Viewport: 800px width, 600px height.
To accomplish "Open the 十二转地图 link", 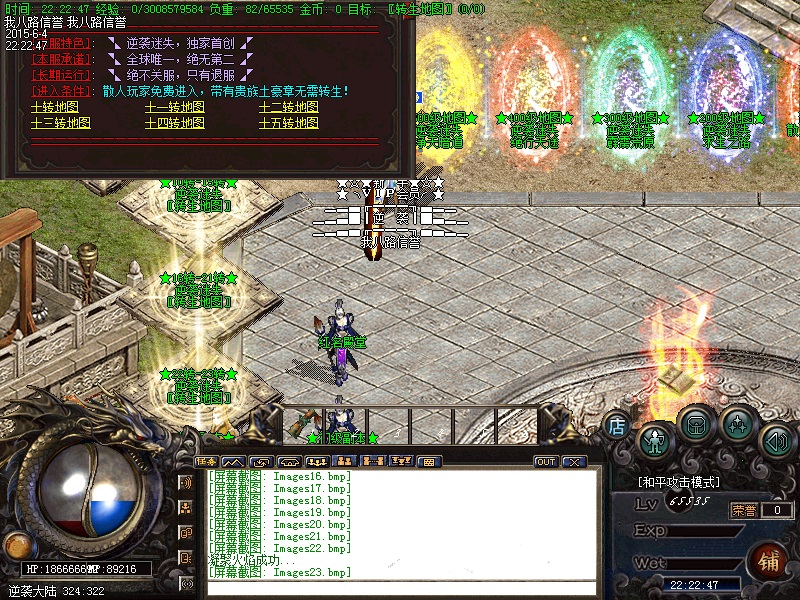I will click(x=290, y=108).
